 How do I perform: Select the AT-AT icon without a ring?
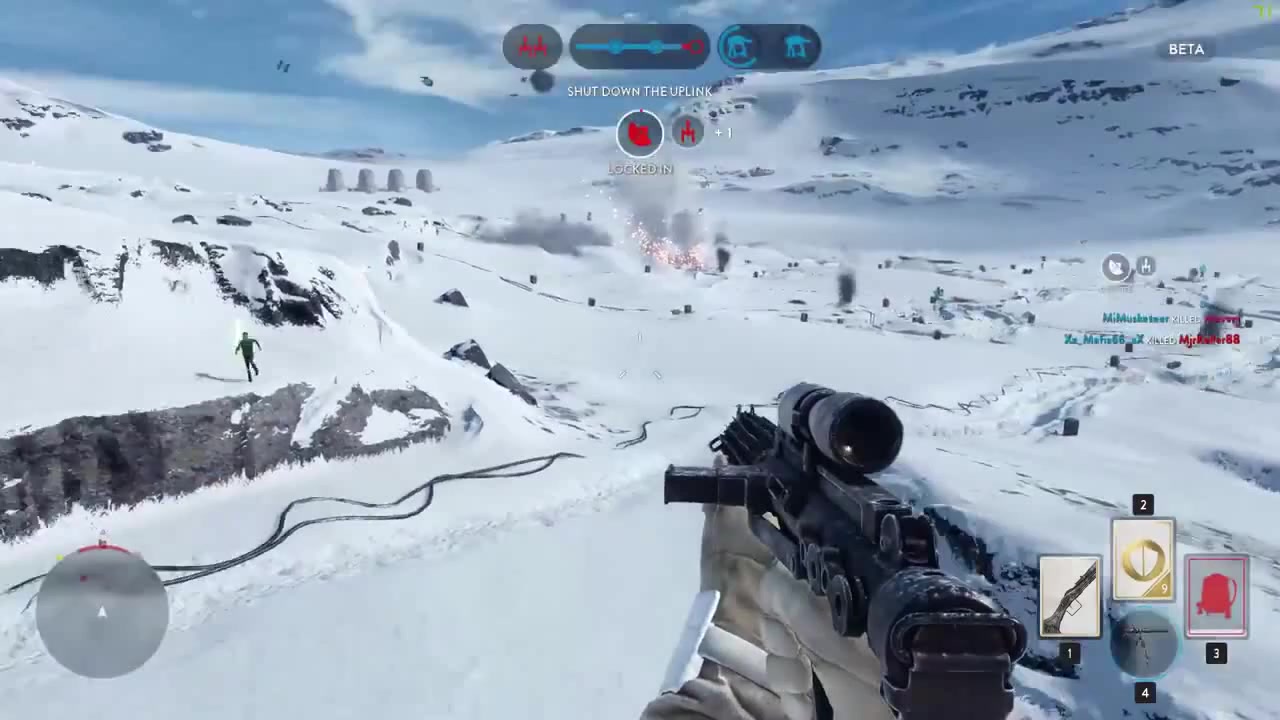(797, 47)
